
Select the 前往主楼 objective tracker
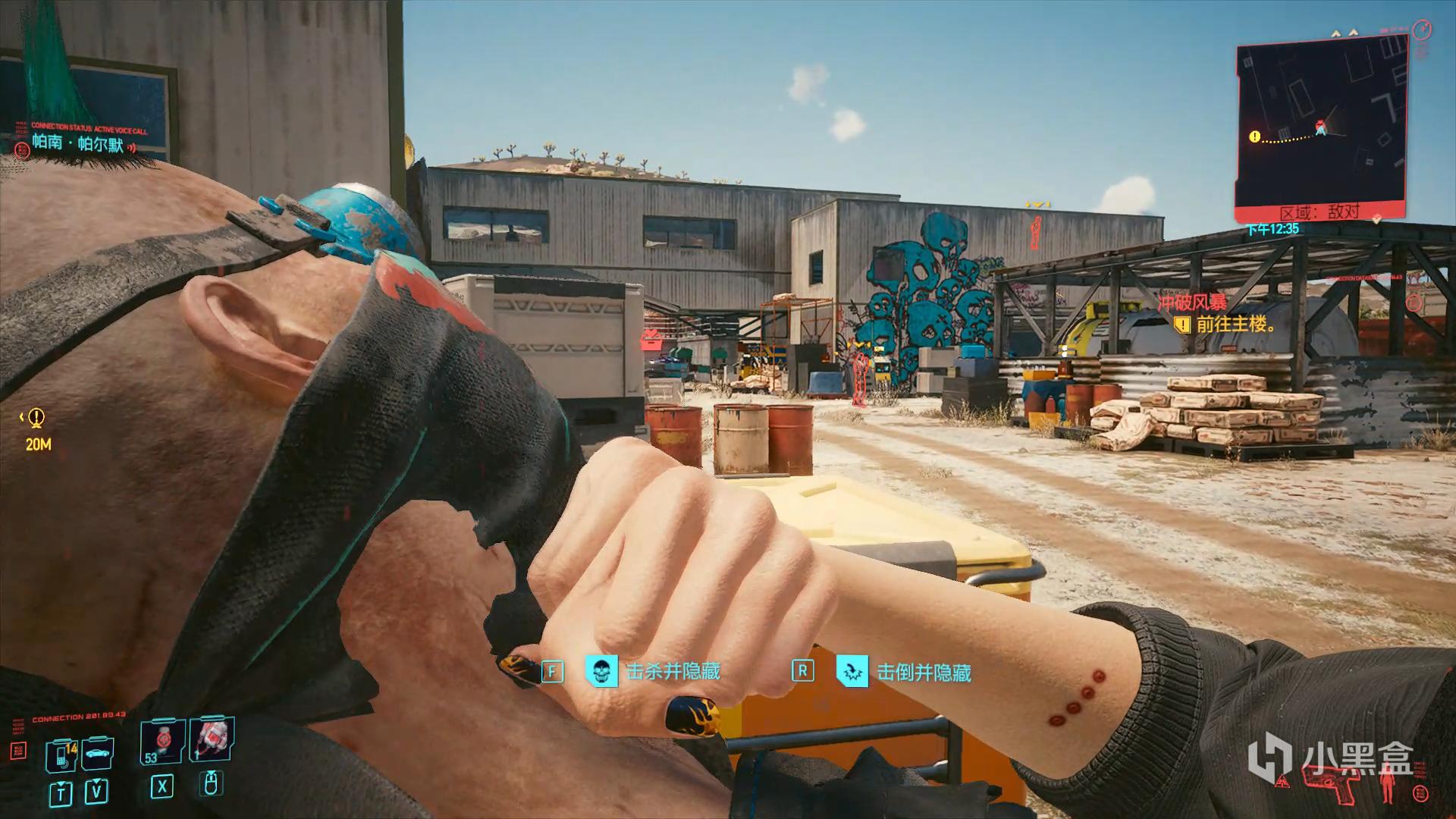(1234, 325)
